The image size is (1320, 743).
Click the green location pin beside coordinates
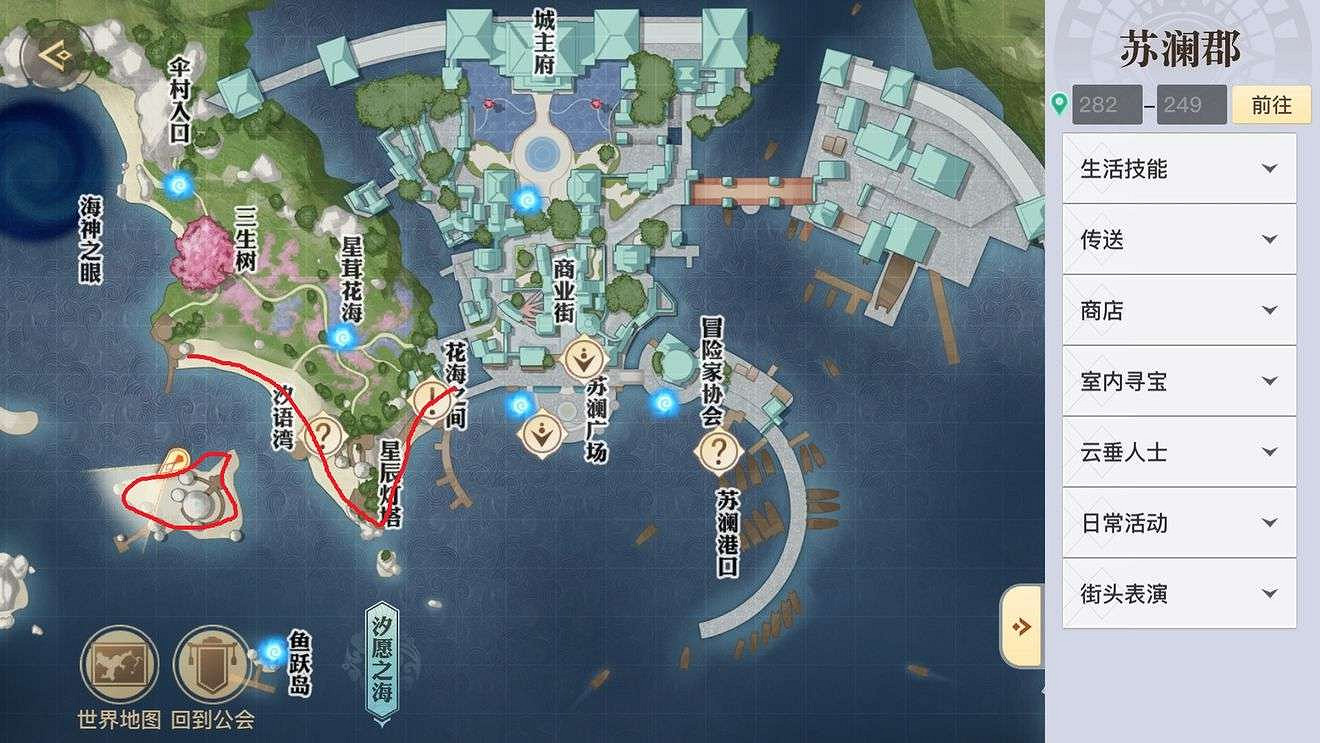coord(1061,103)
